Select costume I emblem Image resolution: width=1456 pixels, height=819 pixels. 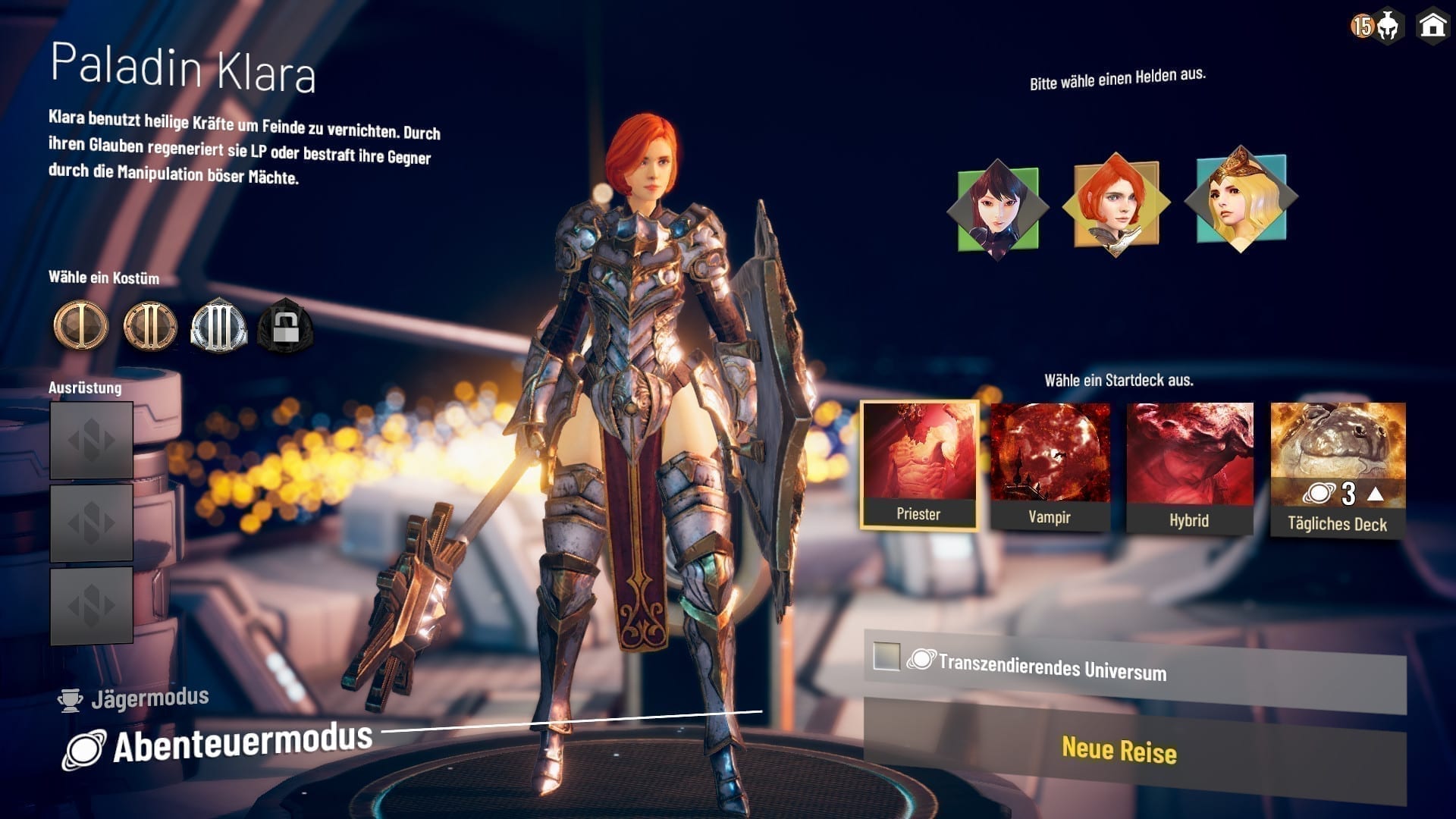80,326
